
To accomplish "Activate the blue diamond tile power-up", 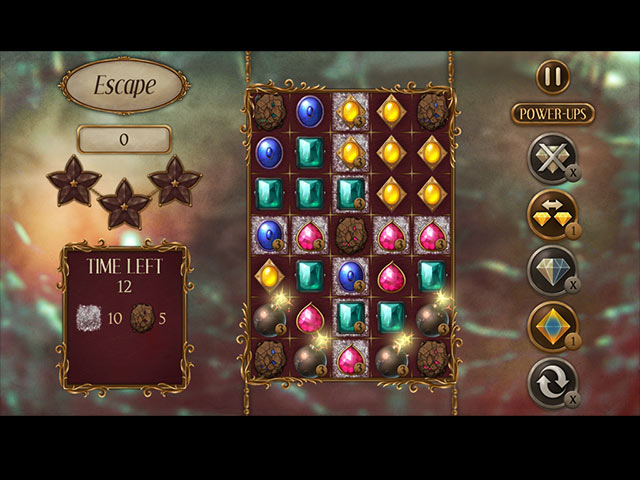I will [551, 327].
